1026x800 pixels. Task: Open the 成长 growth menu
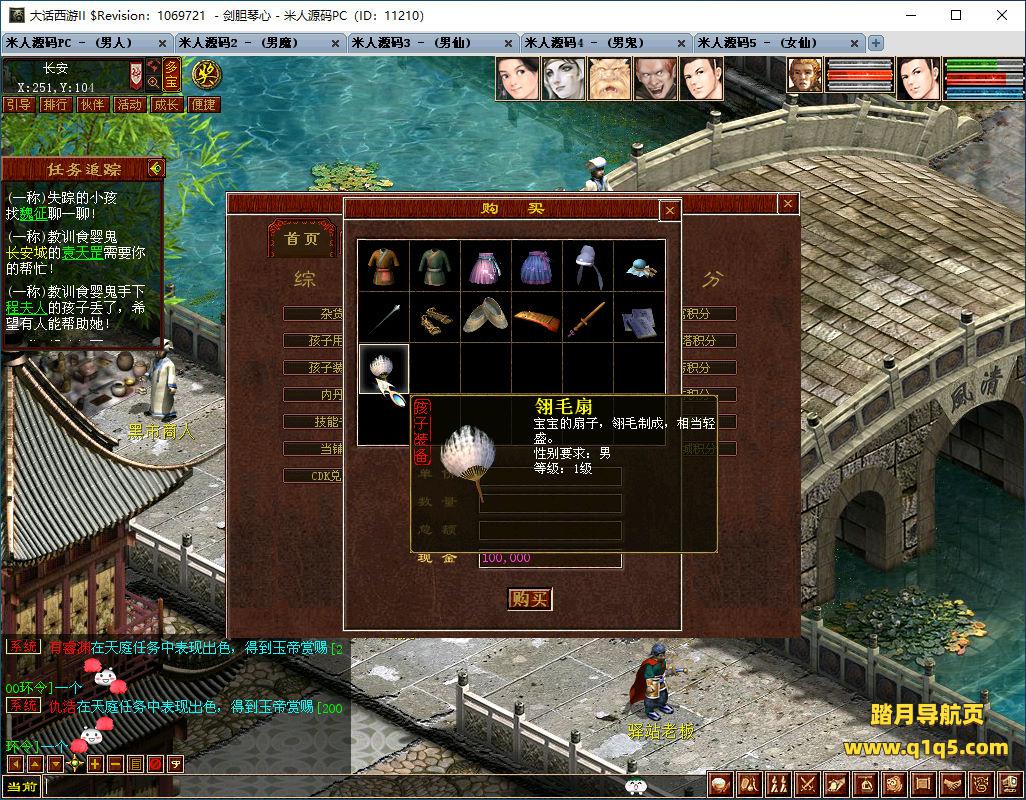tap(166, 105)
